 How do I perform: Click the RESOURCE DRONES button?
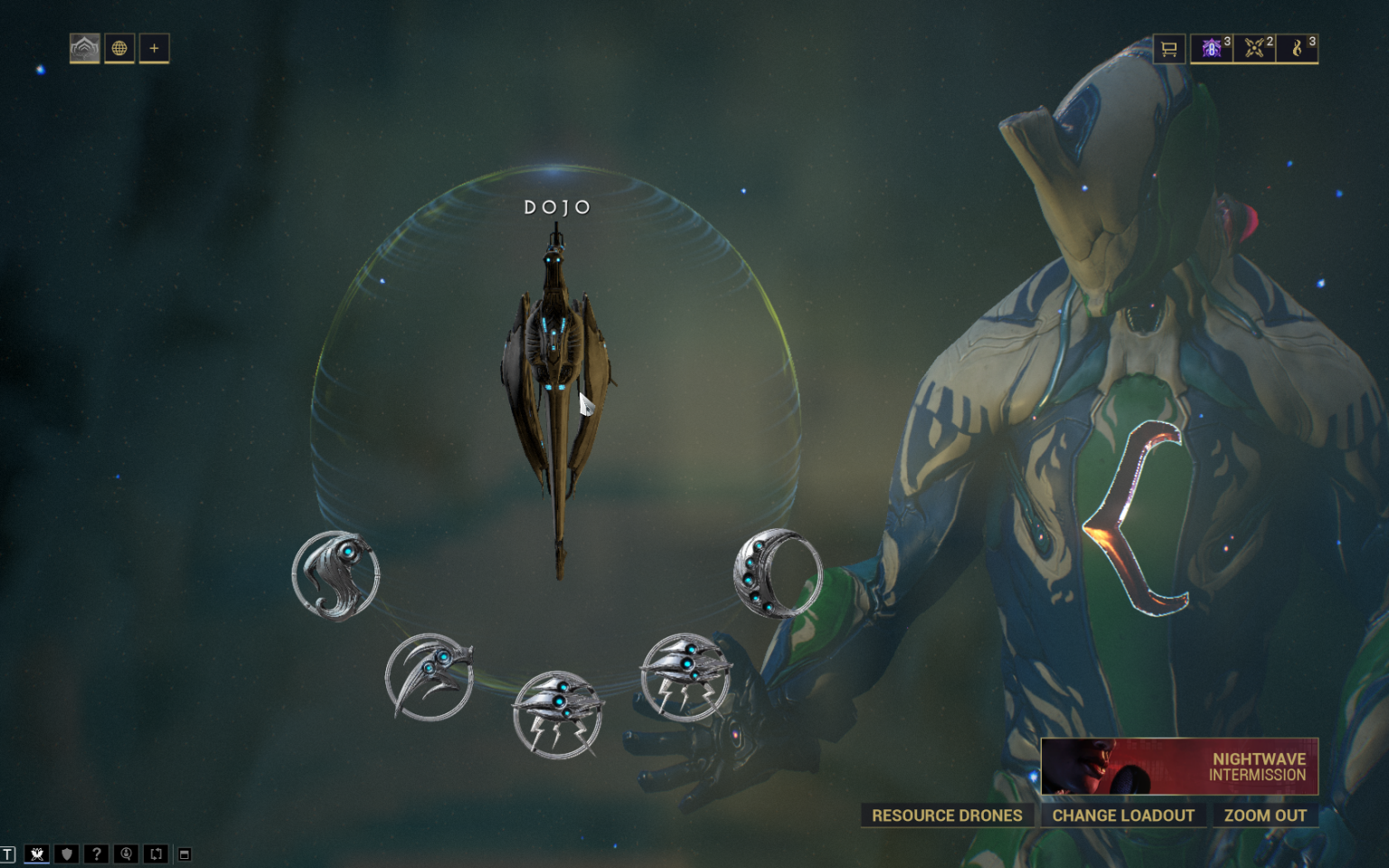[946, 815]
